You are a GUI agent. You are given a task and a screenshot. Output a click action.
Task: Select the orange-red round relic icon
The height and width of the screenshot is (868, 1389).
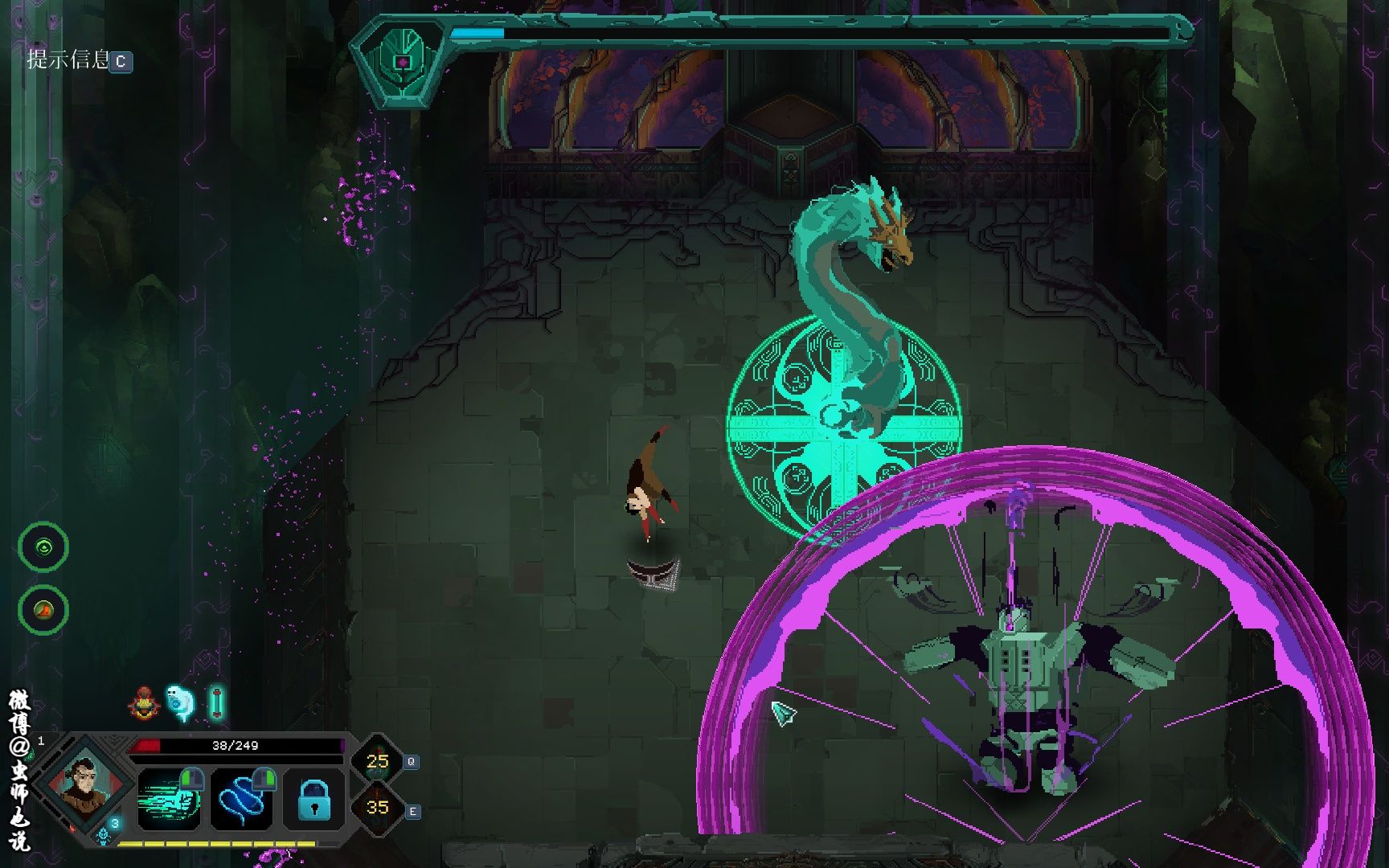(43, 610)
